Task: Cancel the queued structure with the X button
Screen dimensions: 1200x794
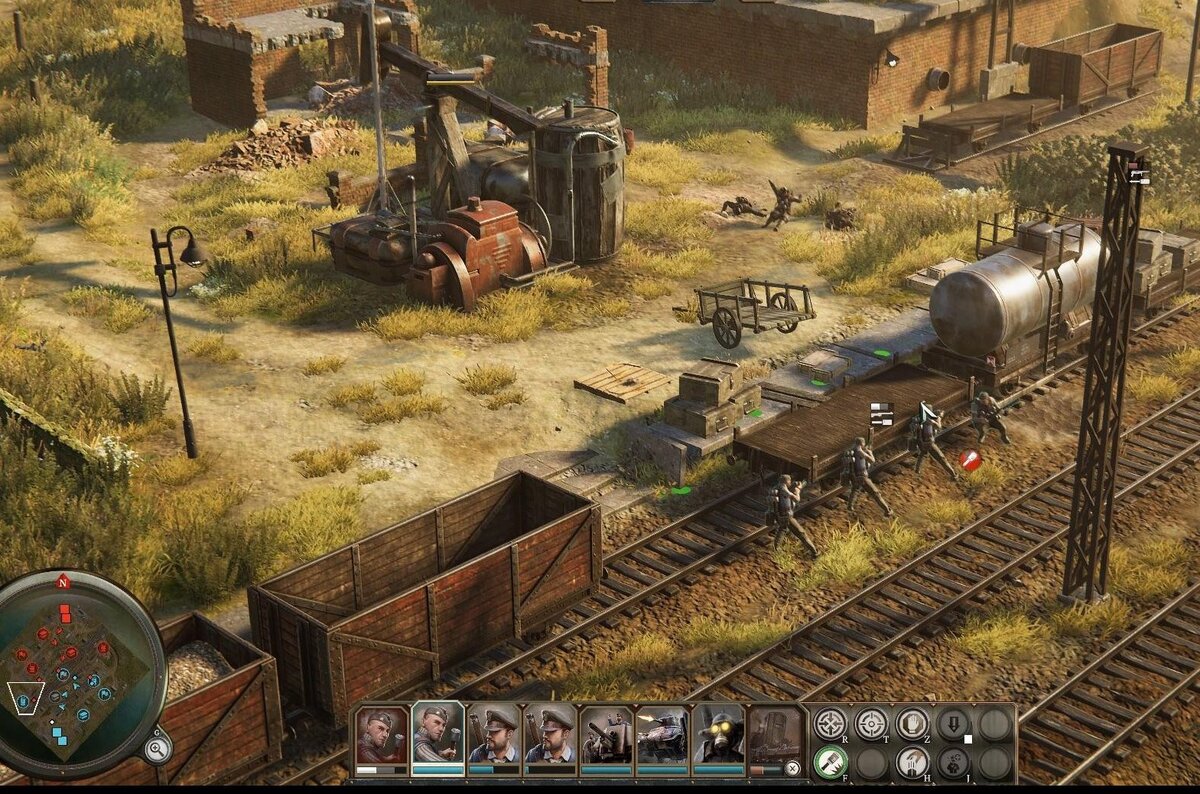Action: [792, 769]
